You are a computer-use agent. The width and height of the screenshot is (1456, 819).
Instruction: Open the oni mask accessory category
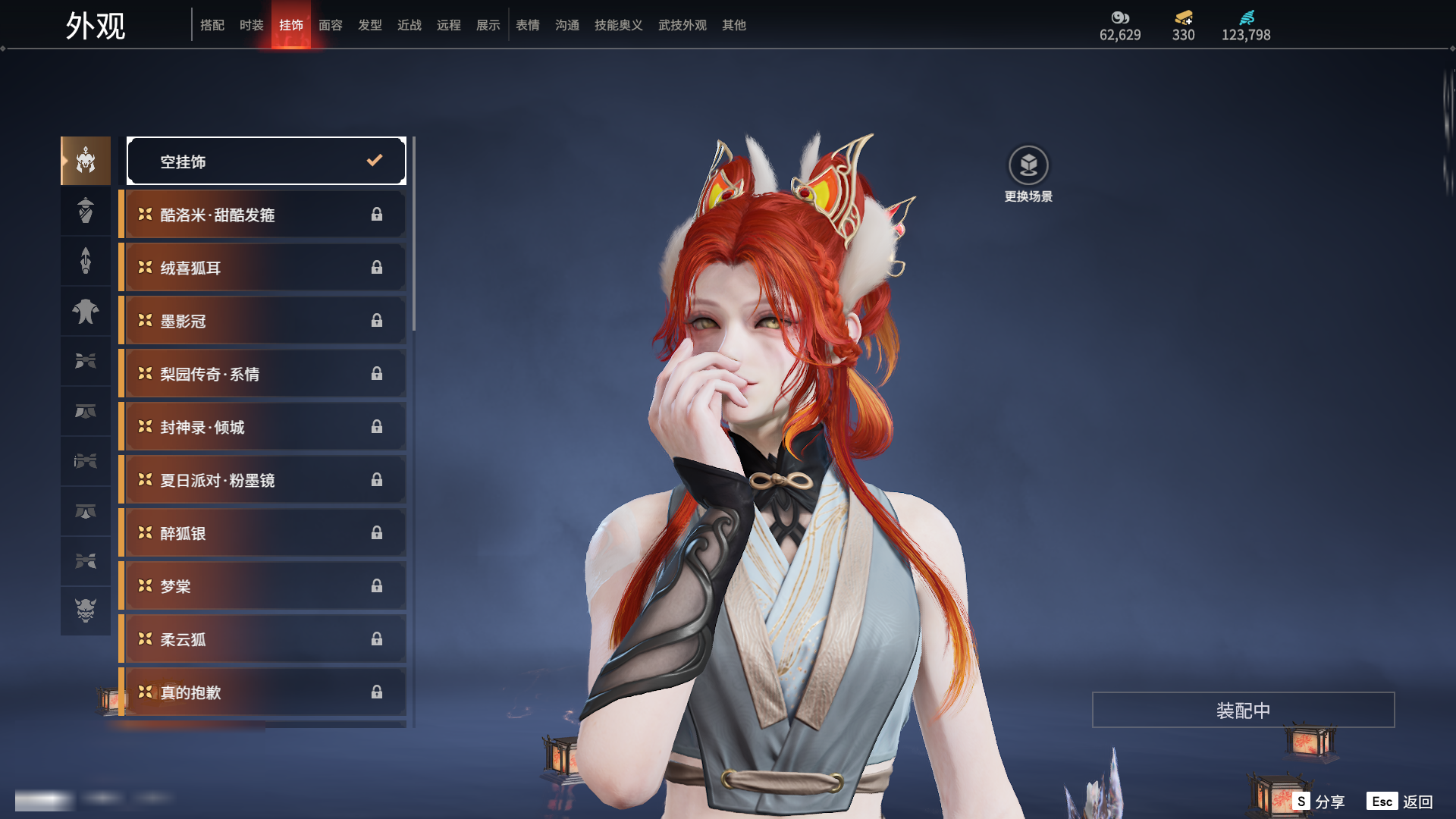(86, 610)
